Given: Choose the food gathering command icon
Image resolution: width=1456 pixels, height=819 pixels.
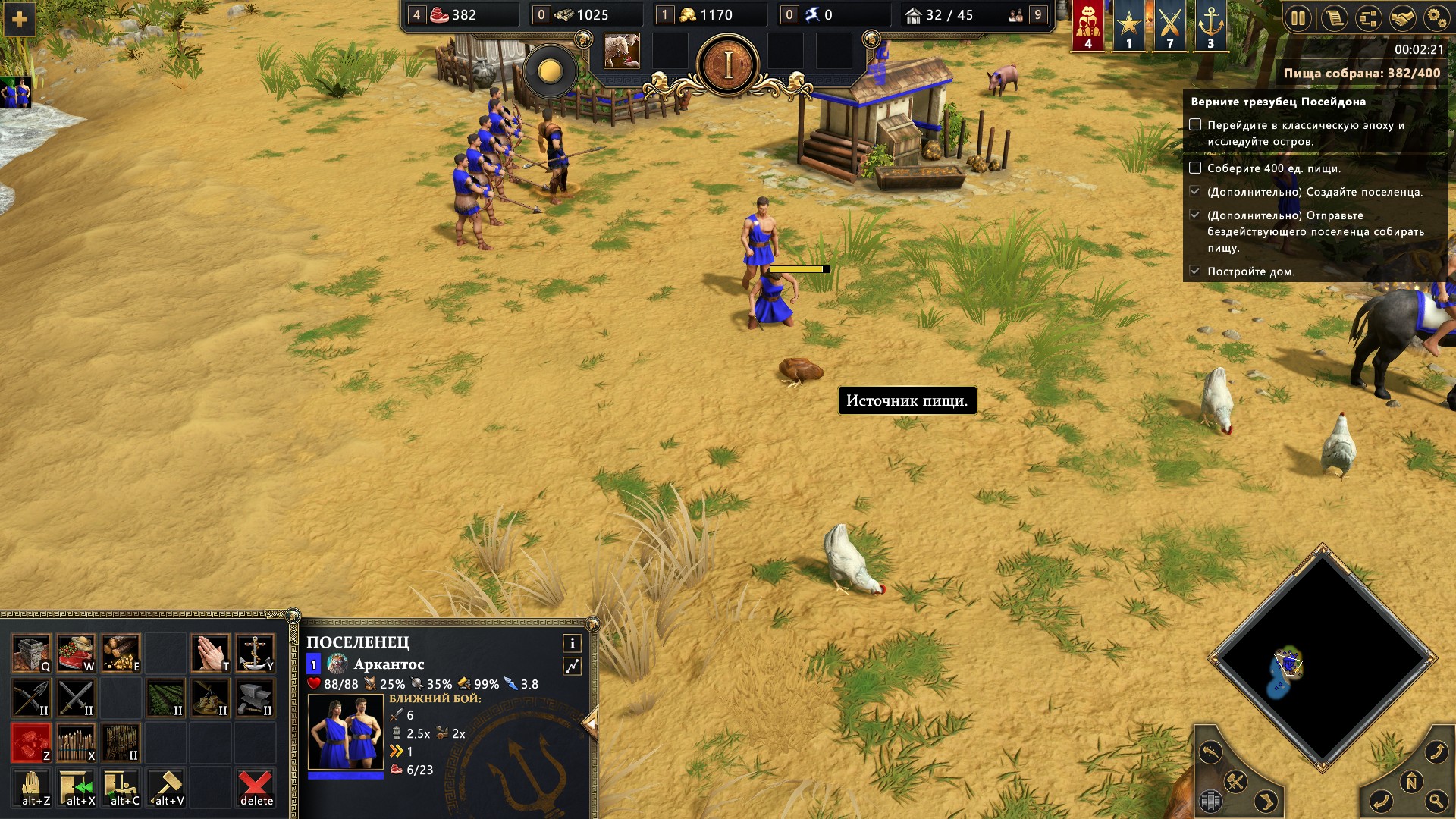Looking at the screenshot, I should point(76,654).
